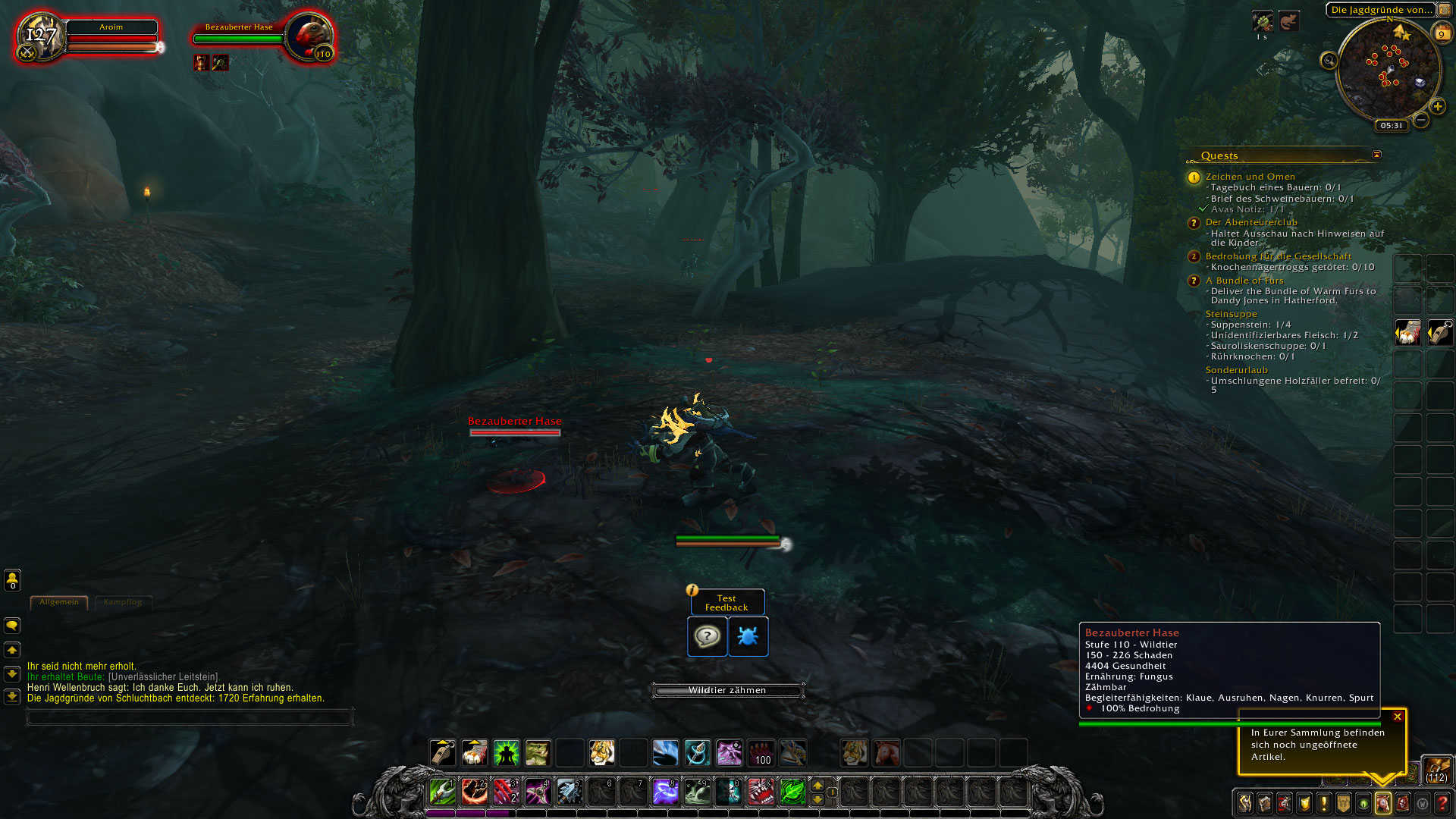
Task: Close the unopened collection items notice
Action: click(x=1398, y=717)
